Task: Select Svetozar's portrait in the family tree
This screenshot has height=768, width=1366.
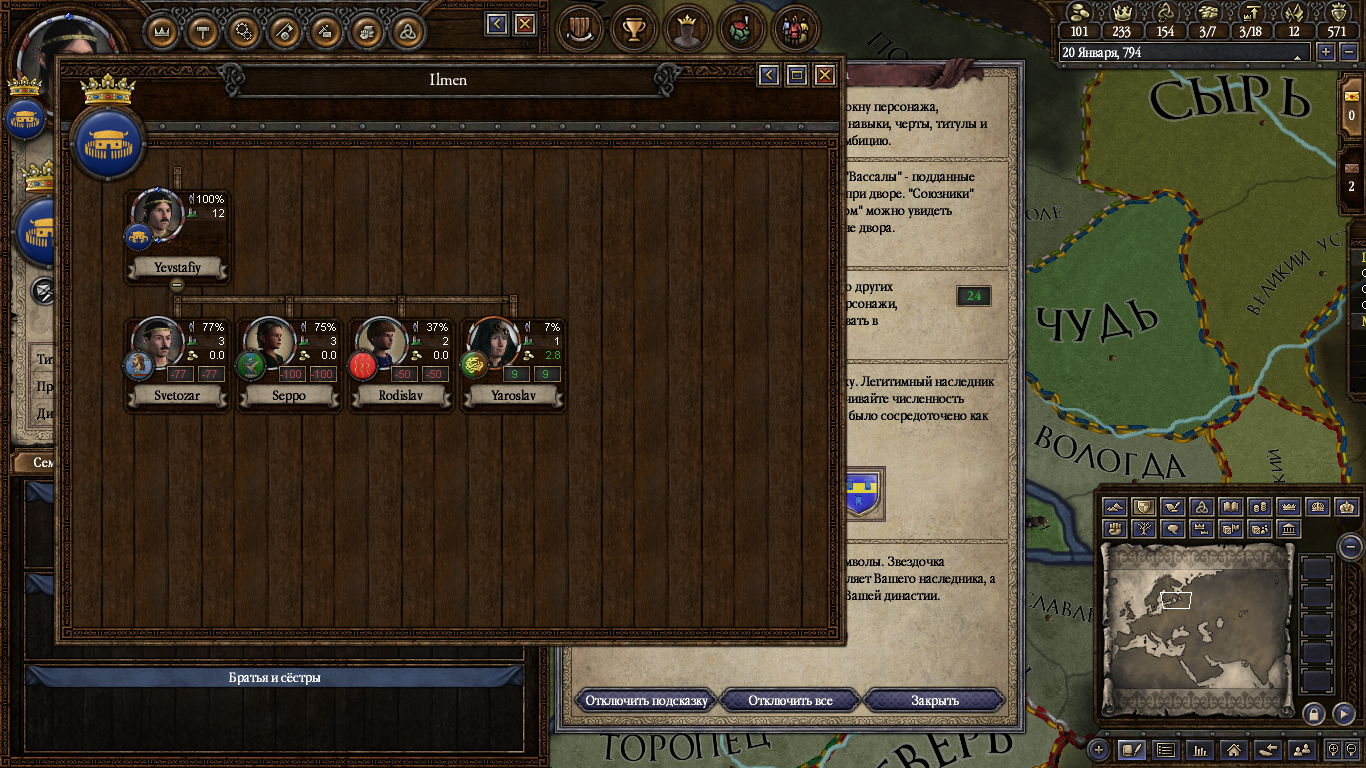Action: (158, 345)
